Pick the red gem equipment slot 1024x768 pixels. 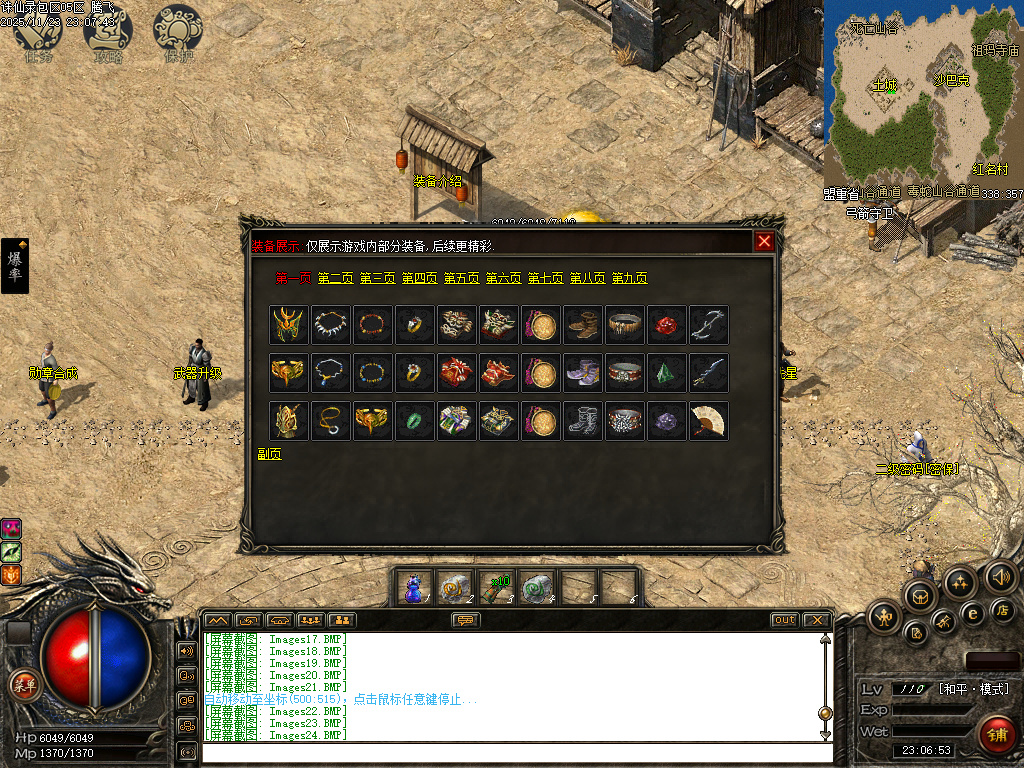[667, 325]
